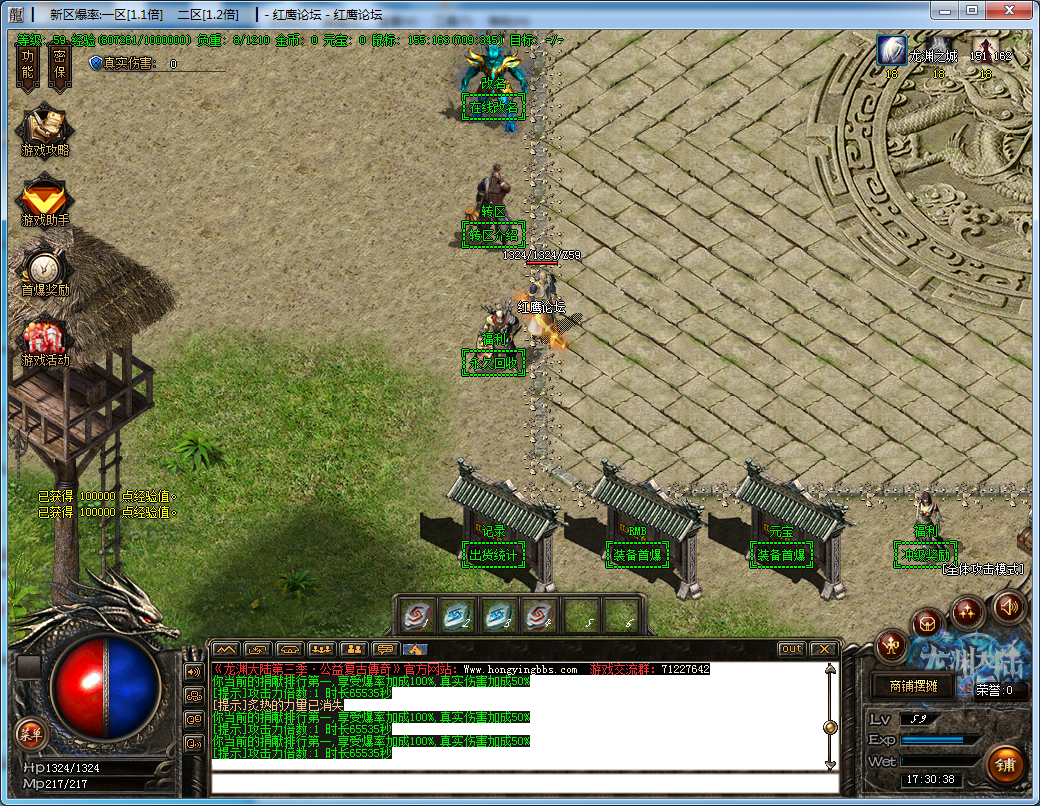
Task: Open the round 铺 shop button
Action: coord(1004,765)
